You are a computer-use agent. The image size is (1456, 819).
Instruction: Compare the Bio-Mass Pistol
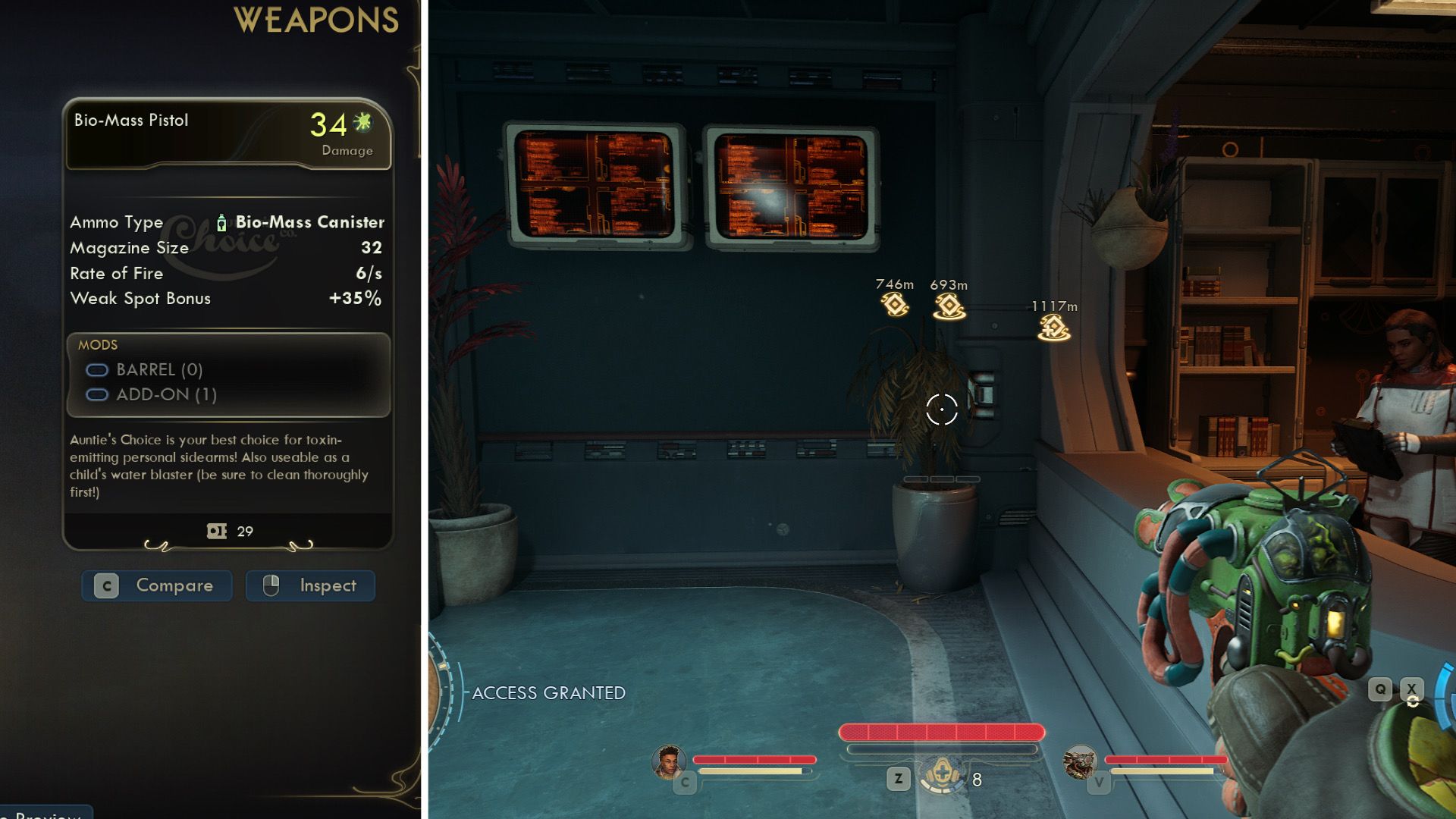tap(157, 585)
